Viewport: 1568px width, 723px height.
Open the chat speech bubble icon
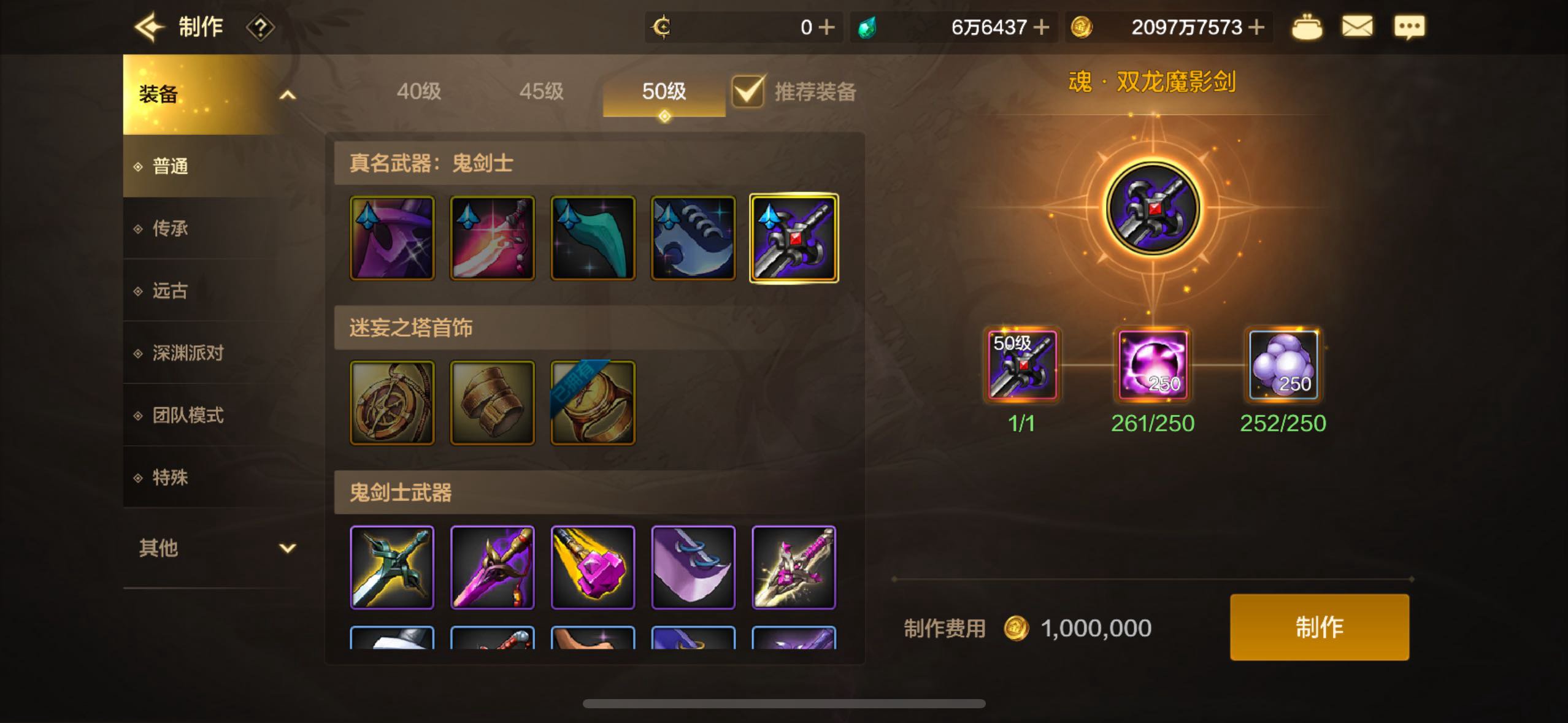point(1409,27)
